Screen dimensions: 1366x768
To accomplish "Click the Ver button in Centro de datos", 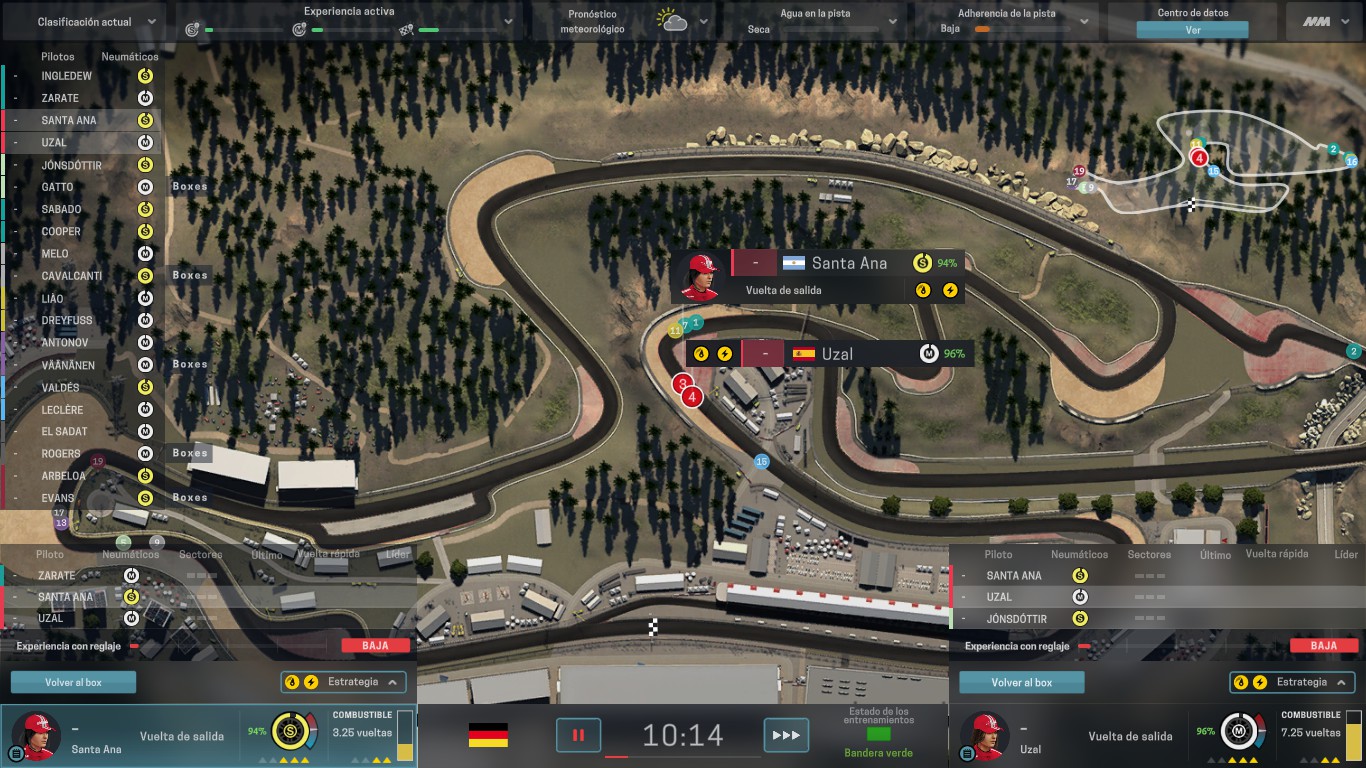I will [1192, 30].
